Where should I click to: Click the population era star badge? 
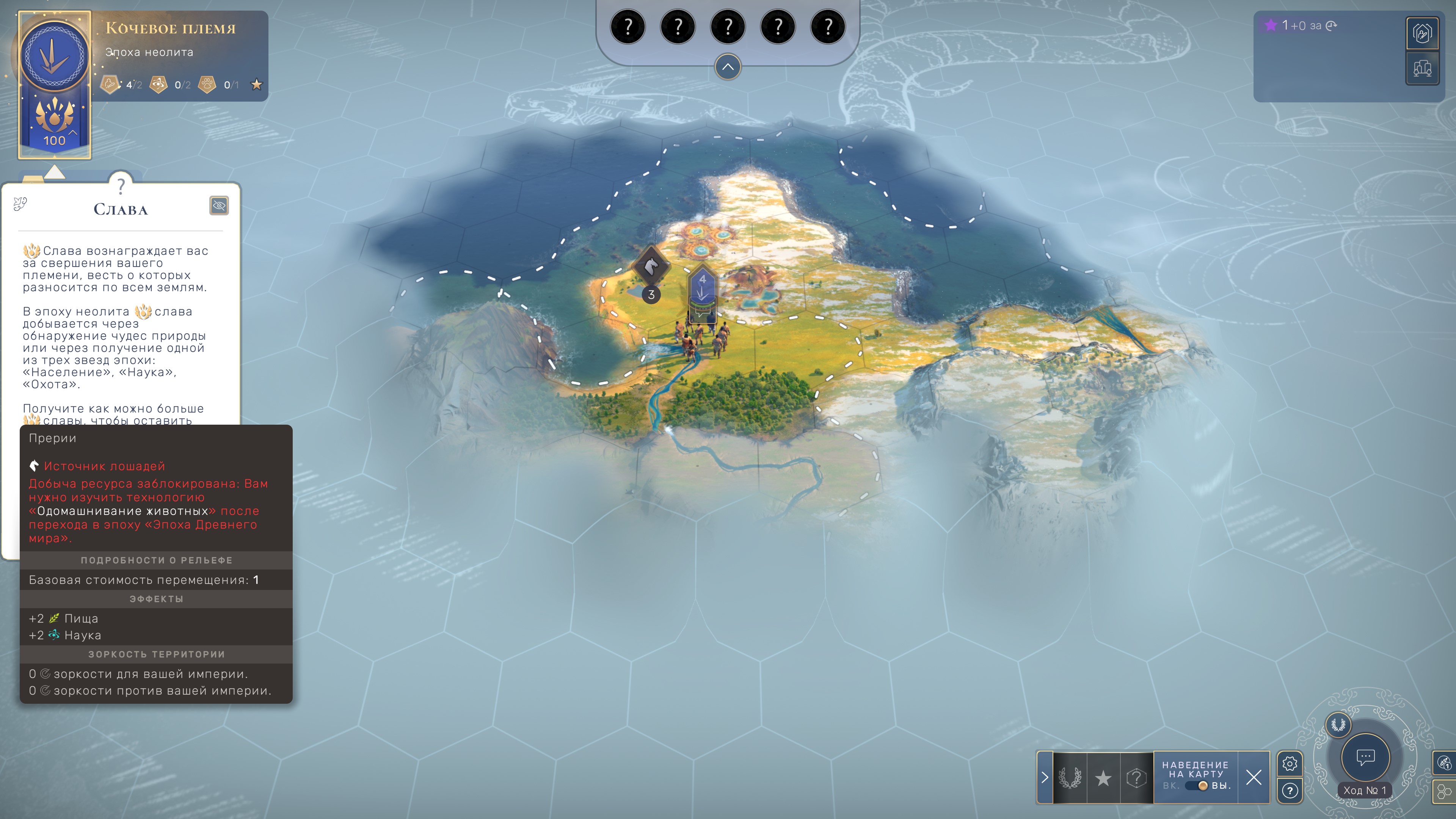click(x=110, y=85)
